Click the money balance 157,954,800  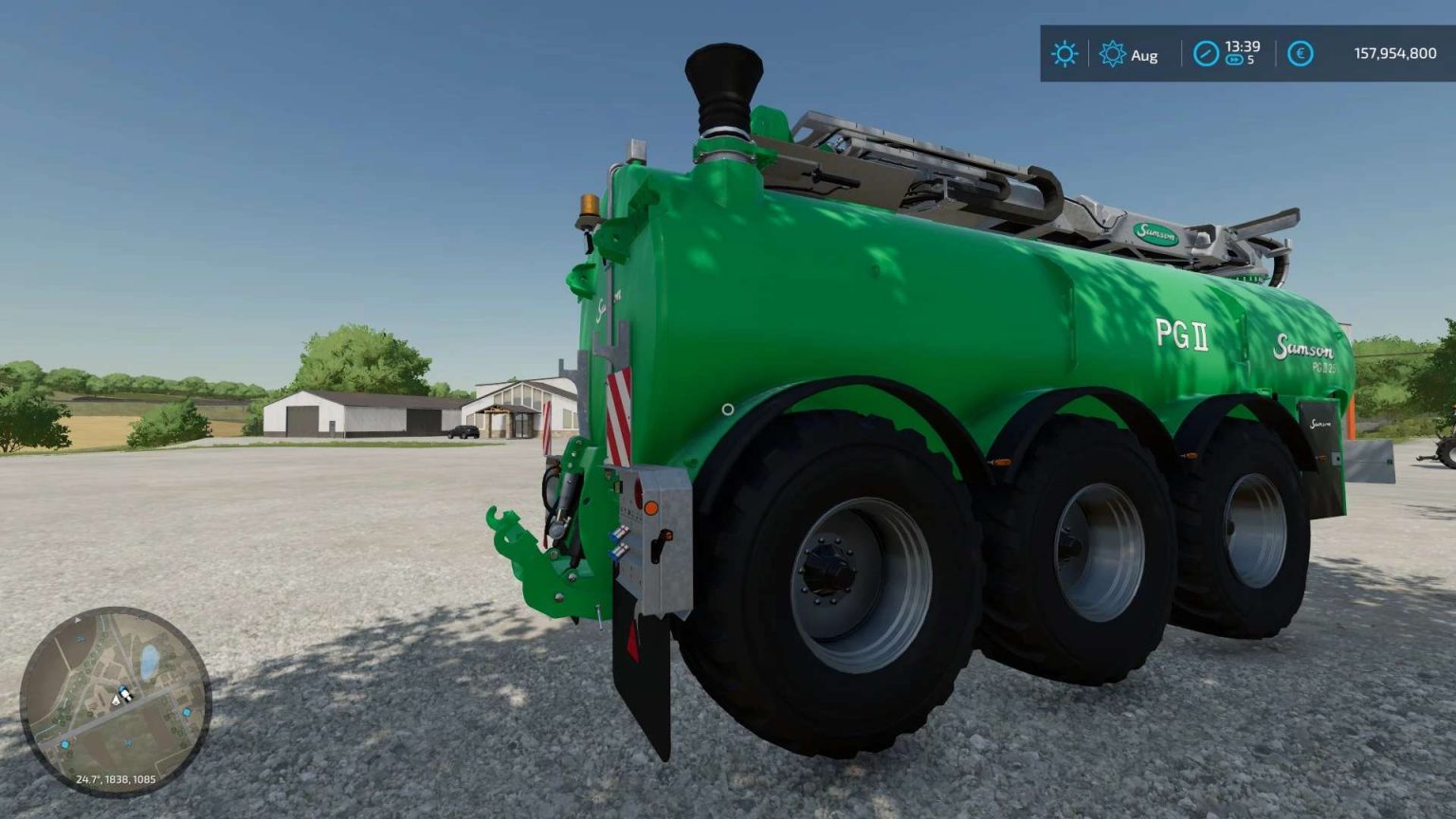(1395, 53)
